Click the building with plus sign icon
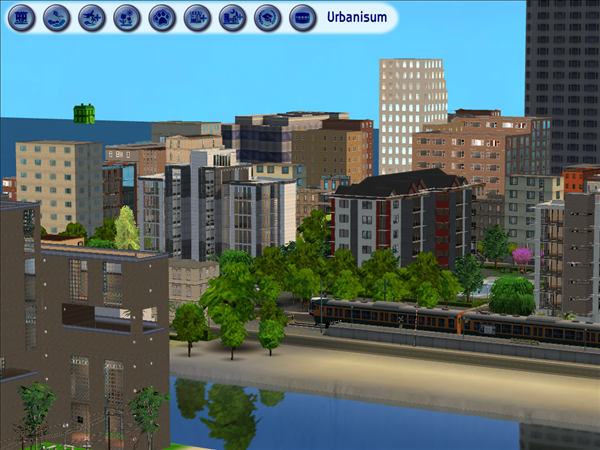 point(198,18)
